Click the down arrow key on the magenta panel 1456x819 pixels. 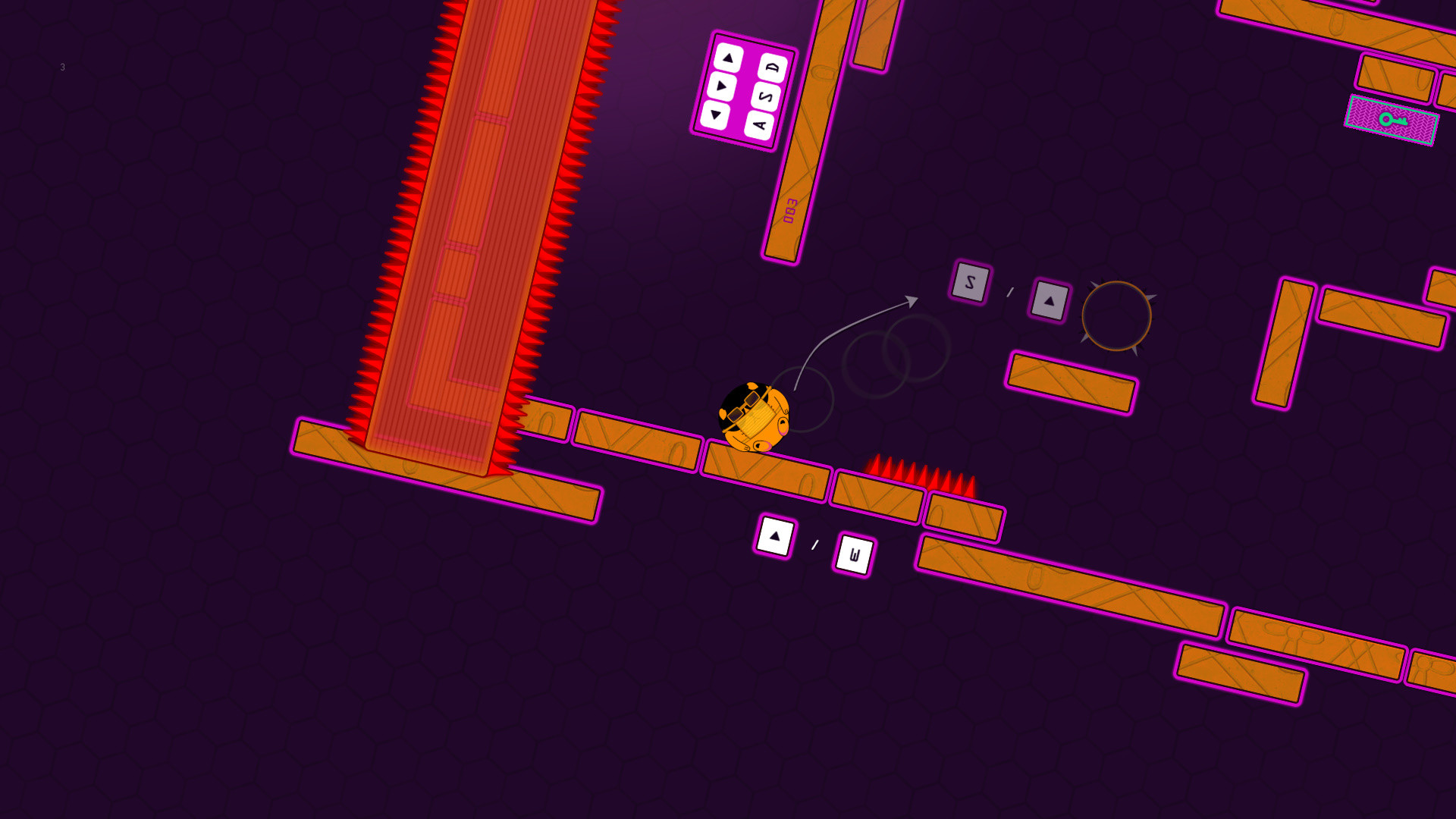click(716, 116)
